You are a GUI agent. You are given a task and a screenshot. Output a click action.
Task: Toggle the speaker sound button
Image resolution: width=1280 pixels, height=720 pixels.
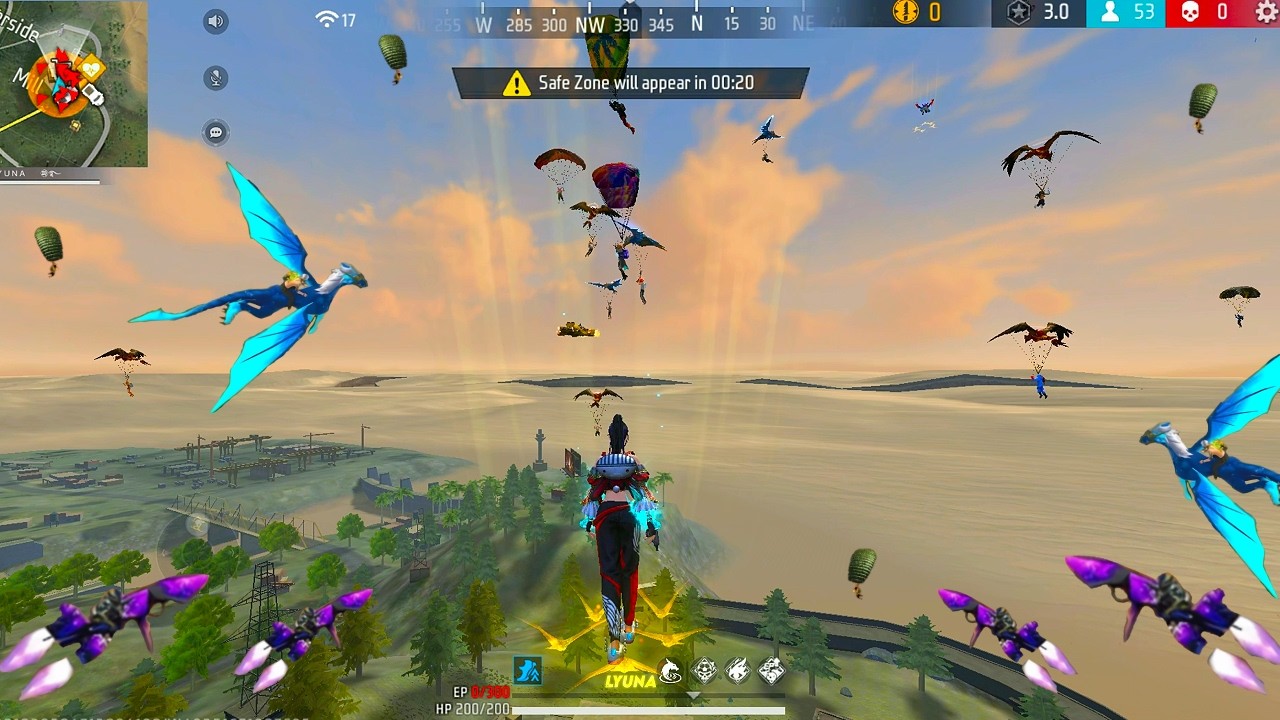click(x=216, y=22)
